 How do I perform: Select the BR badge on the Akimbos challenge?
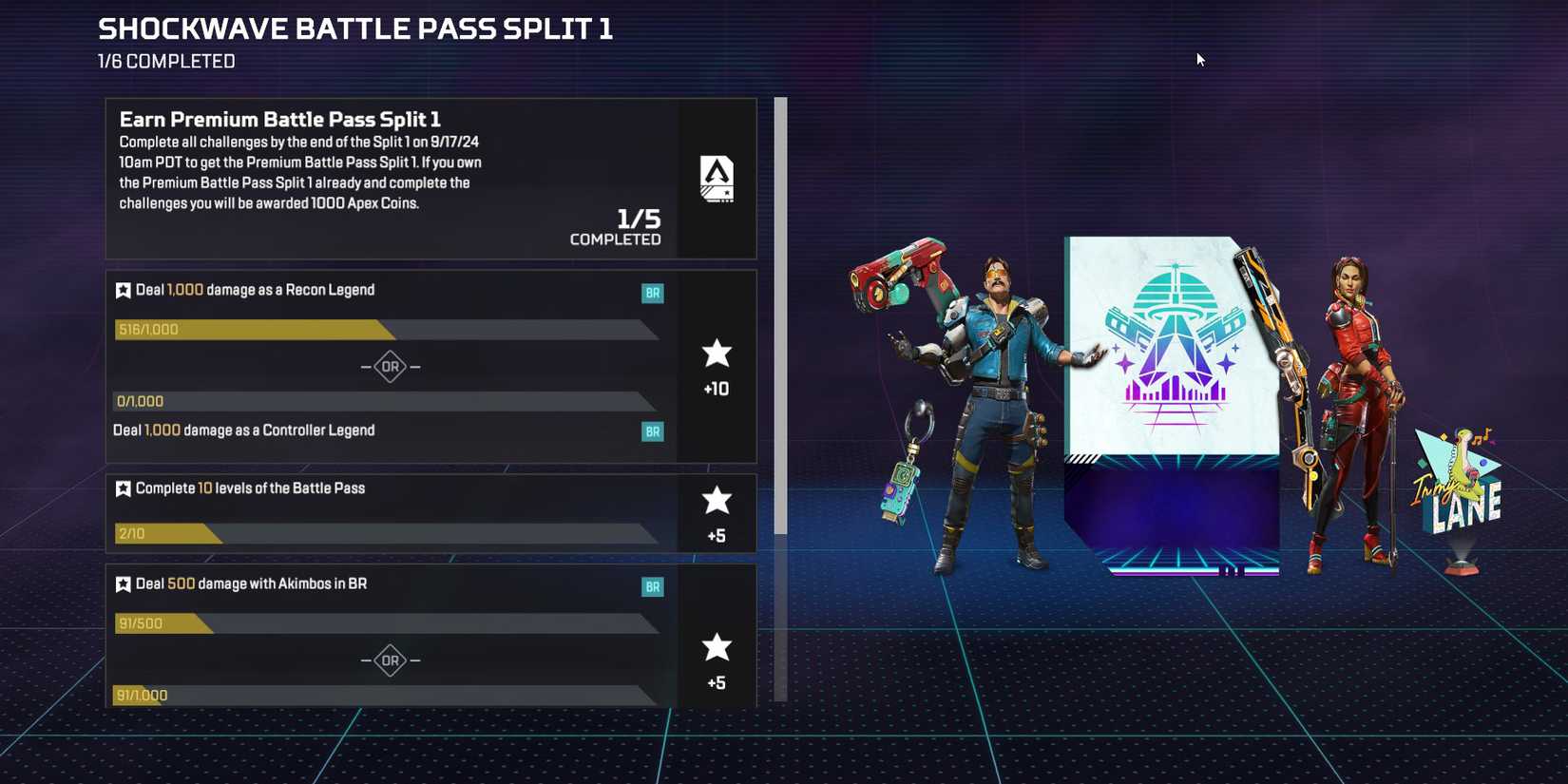click(x=652, y=586)
